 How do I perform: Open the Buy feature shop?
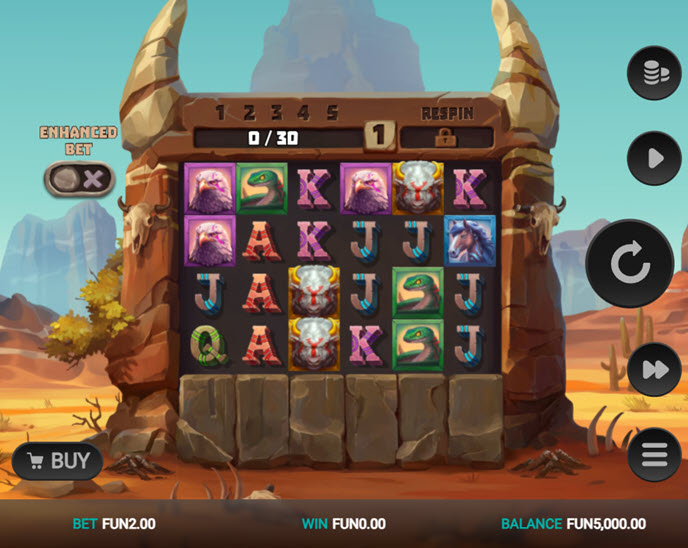(x=60, y=461)
